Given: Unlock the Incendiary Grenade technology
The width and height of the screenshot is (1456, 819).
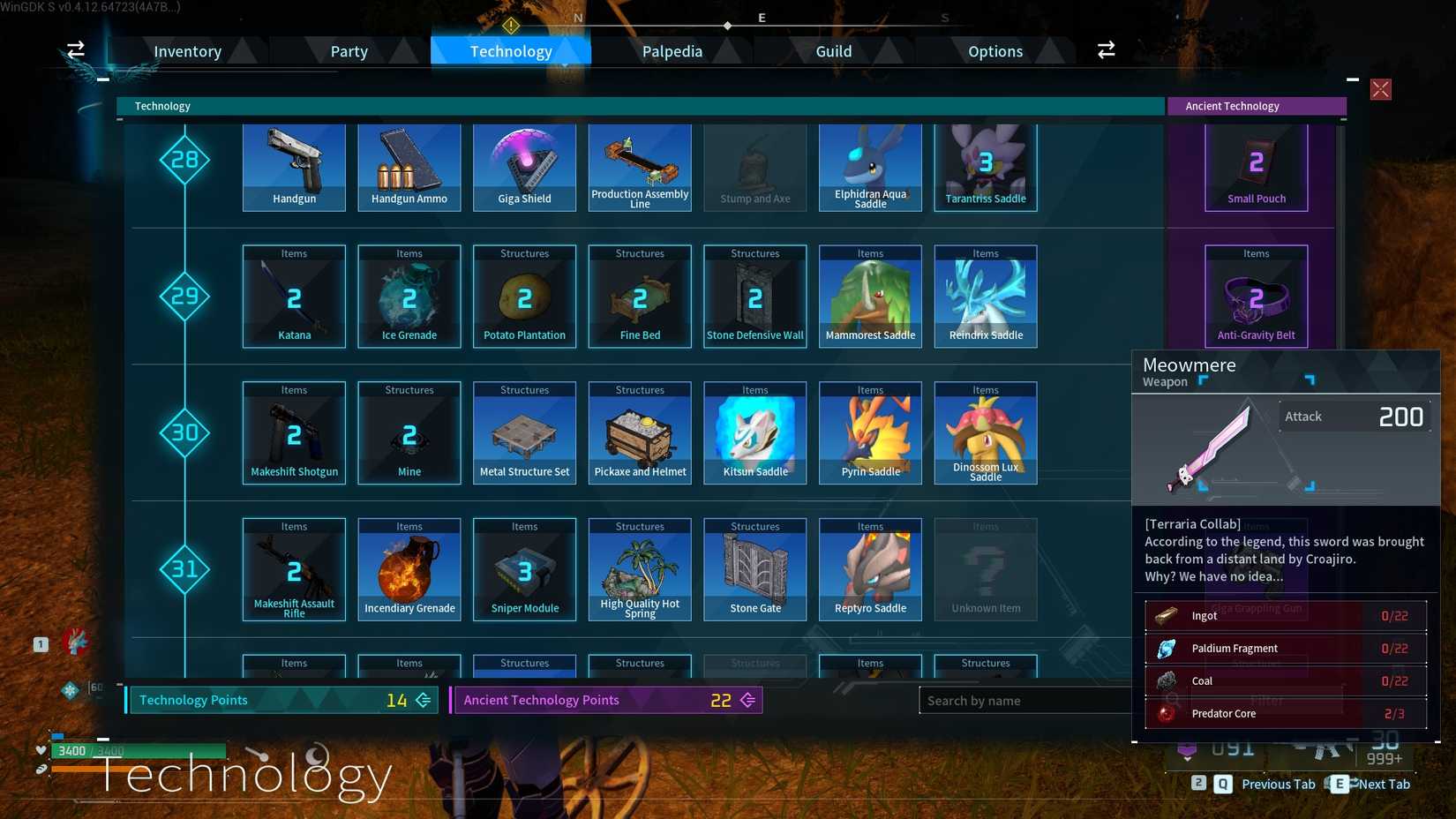Looking at the screenshot, I should click(409, 569).
